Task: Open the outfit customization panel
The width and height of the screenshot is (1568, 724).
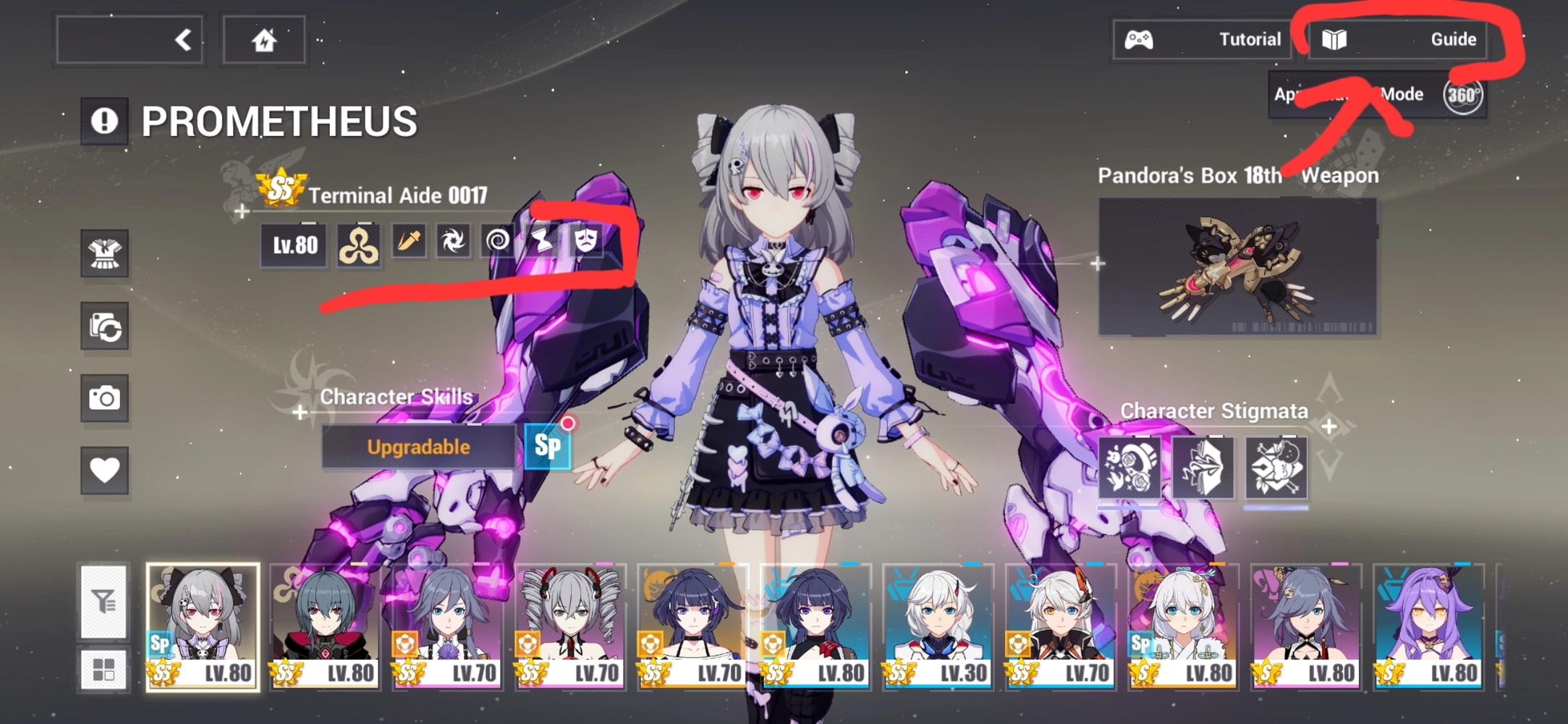Action: 106,255
